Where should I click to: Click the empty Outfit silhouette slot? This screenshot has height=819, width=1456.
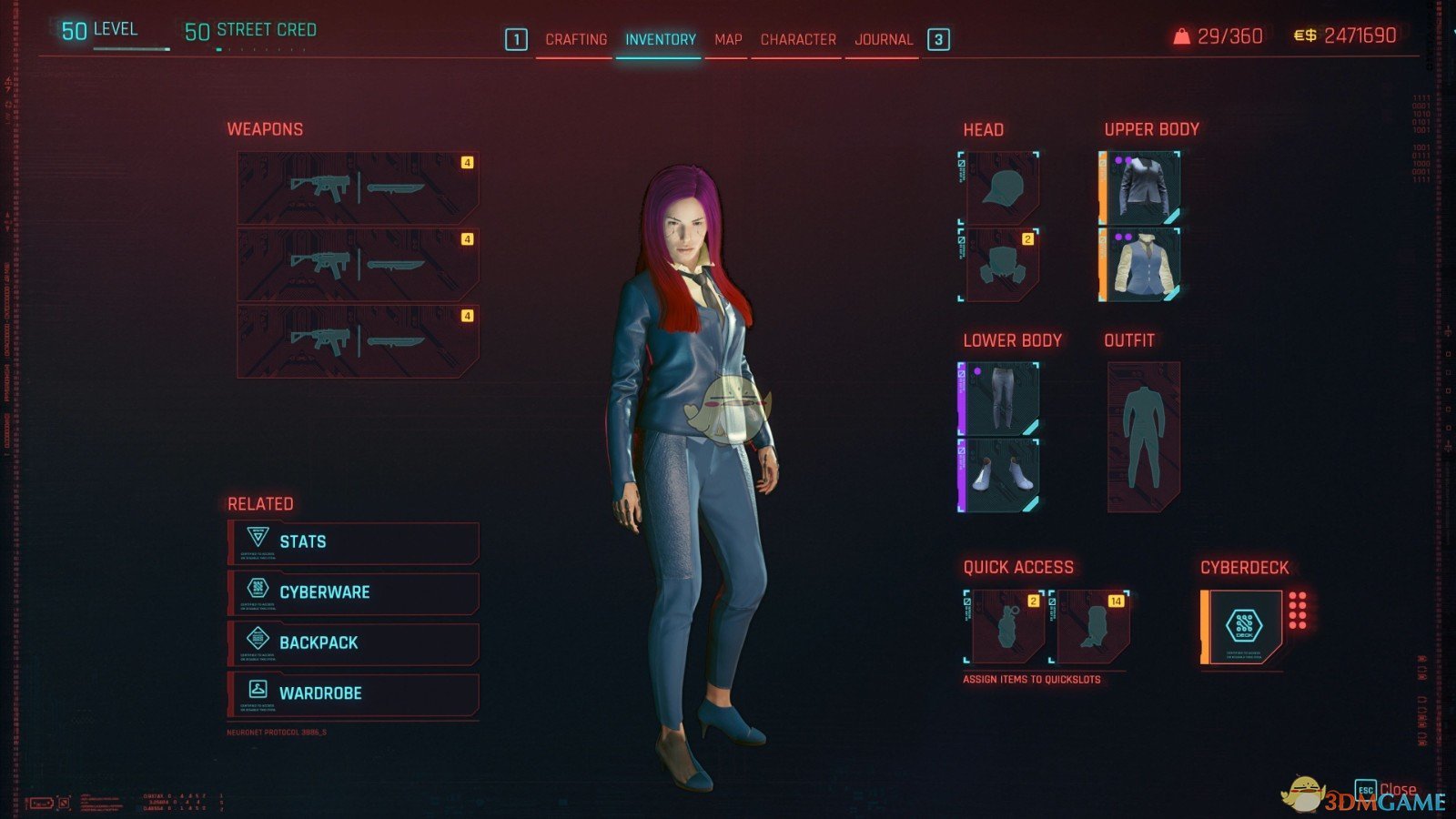pyautogui.click(x=1147, y=435)
